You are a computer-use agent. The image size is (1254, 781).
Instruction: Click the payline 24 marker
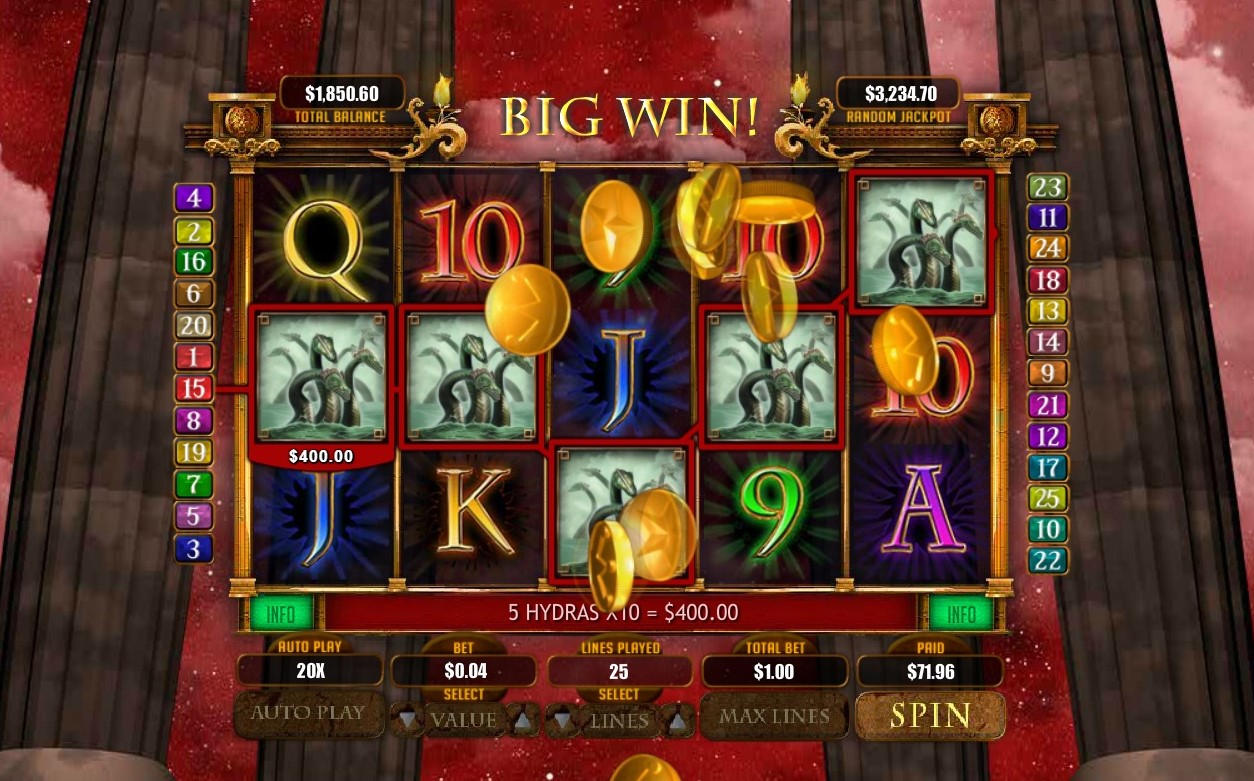1047,248
